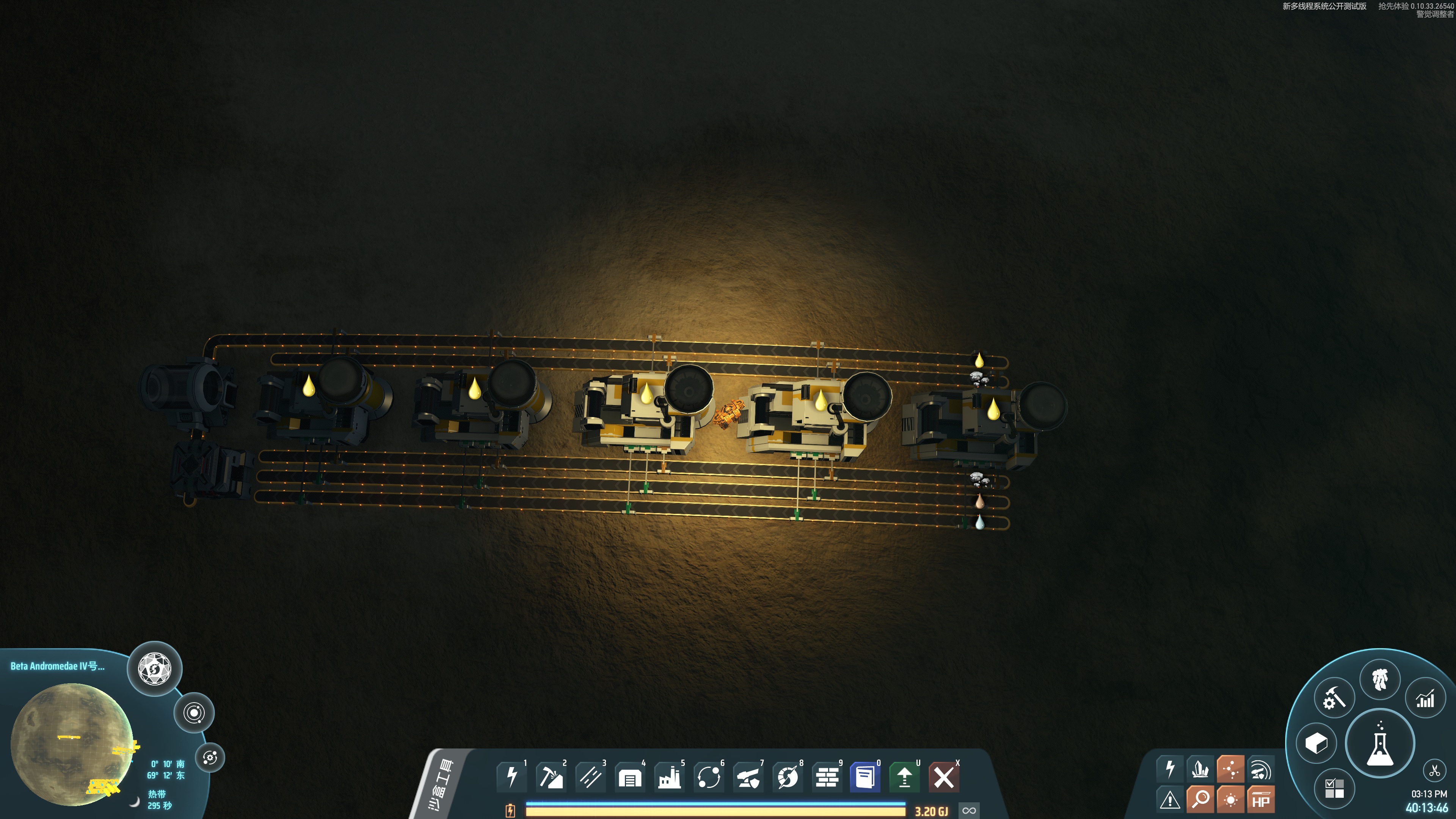Open the brick wall foundation category
1456x819 pixels.
click(x=827, y=777)
